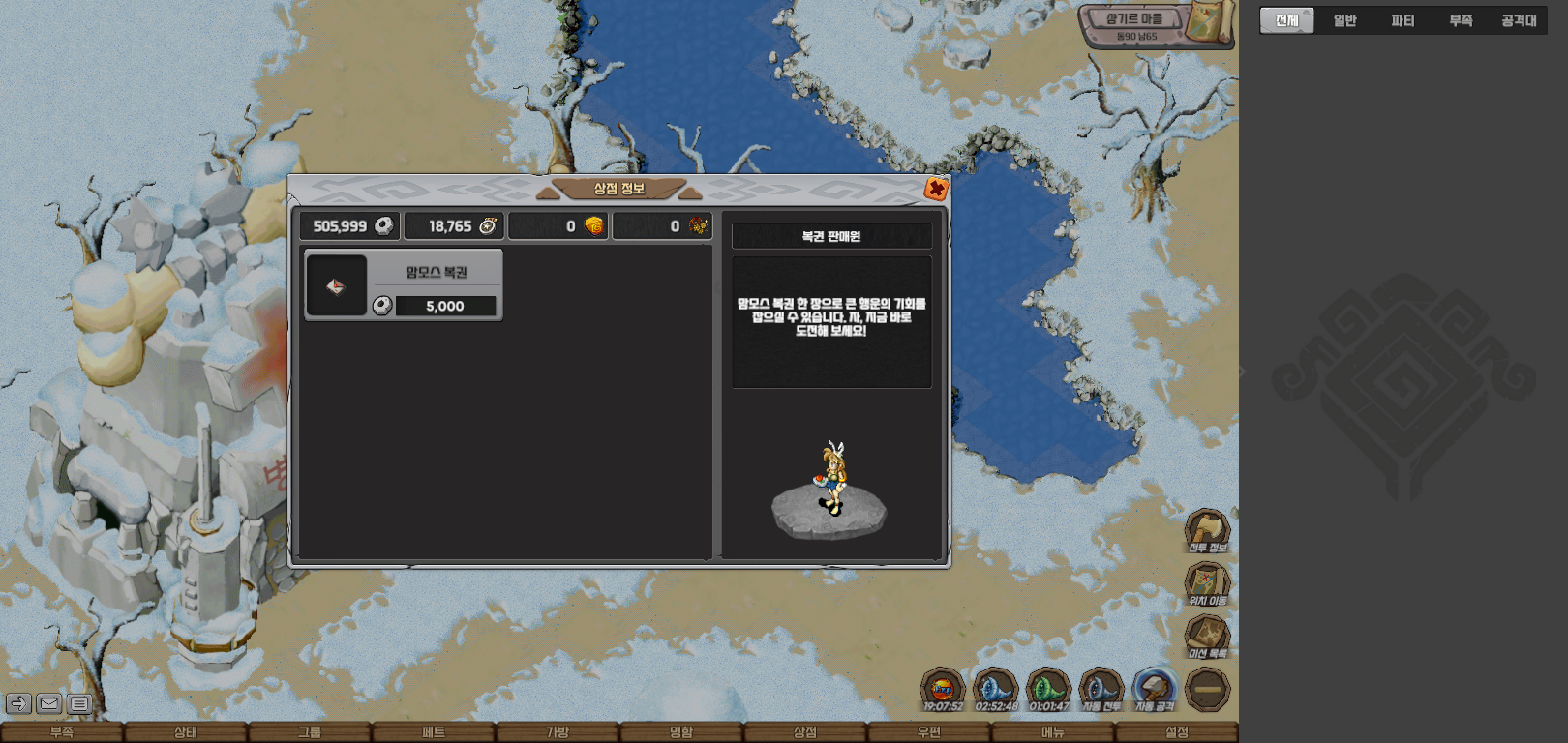Viewport: 1568px width, 743px height.
Task: Collapse the icon tray with the minus button
Action: [x=1207, y=690]
